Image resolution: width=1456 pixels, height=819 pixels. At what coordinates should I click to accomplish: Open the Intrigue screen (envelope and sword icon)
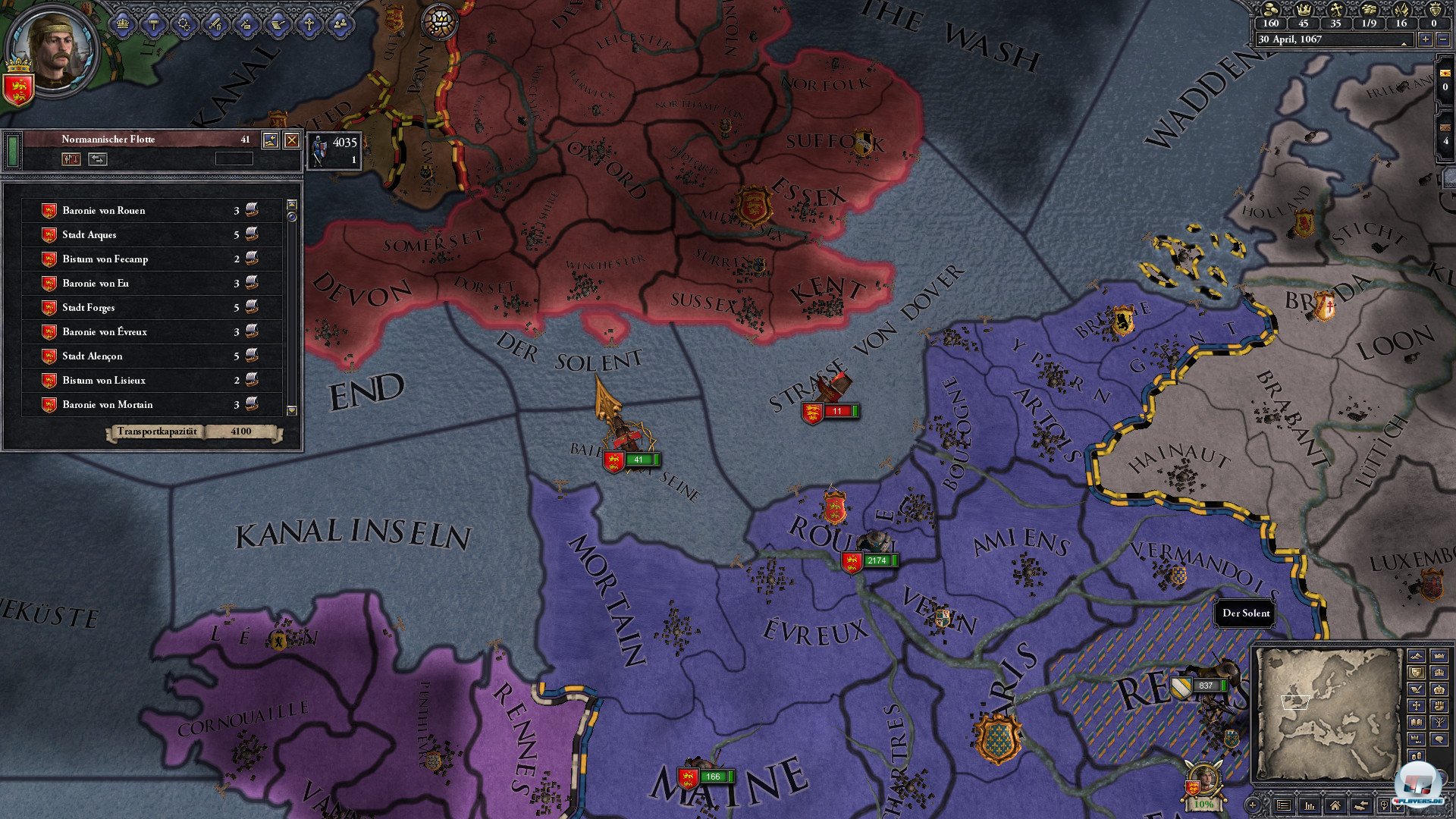246,24
